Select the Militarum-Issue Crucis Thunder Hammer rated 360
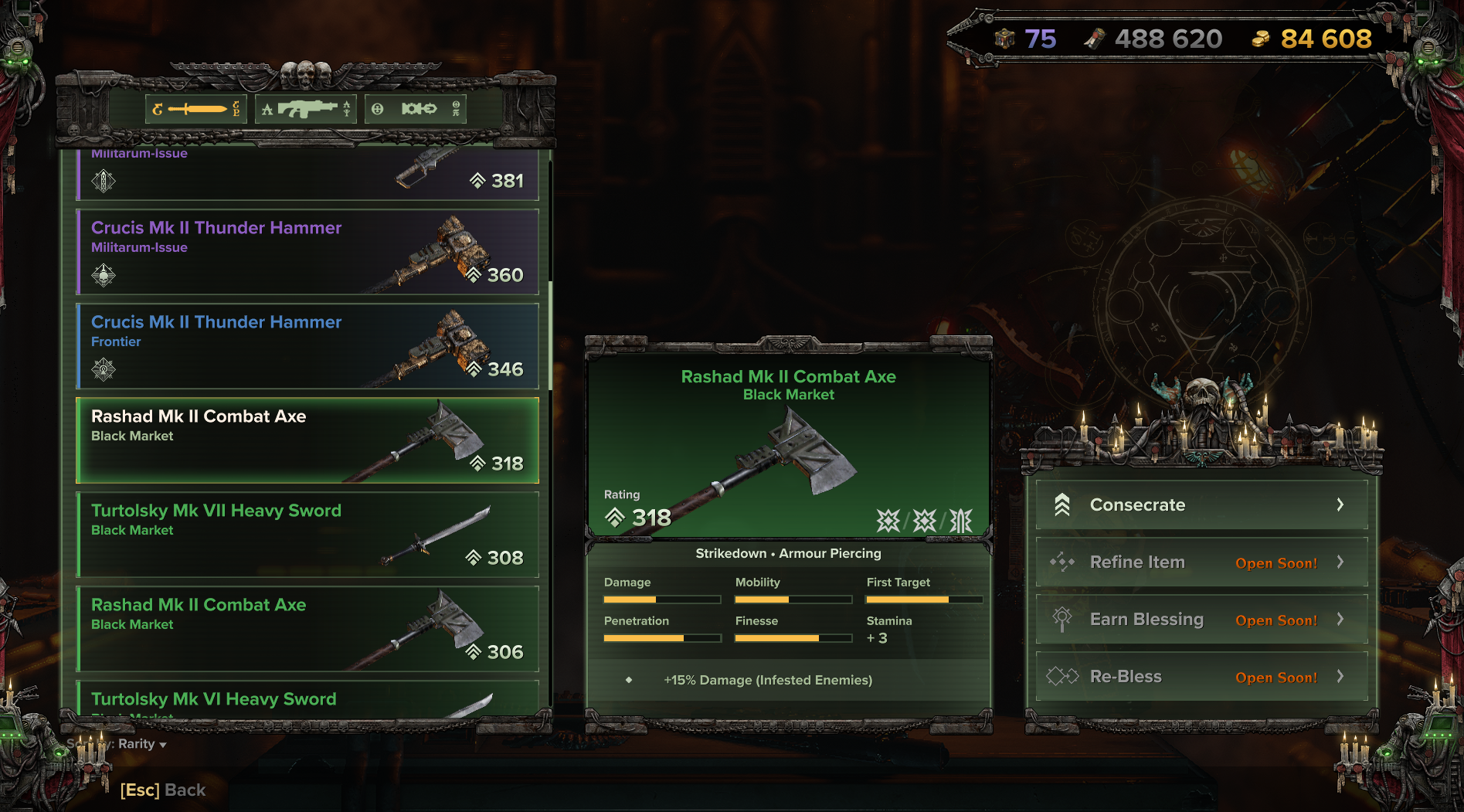Viewport: 1464px width, 812px height. [307, 252]
